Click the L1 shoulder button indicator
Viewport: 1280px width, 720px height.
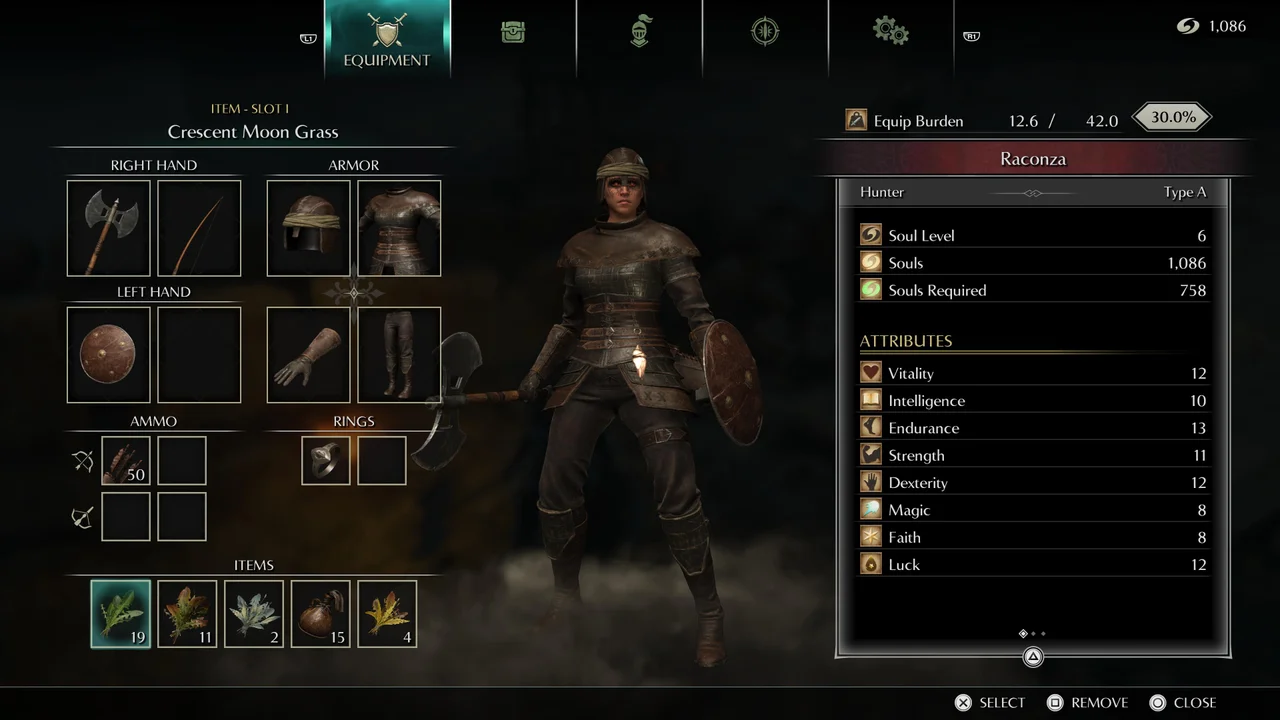[x=307, y=37]
